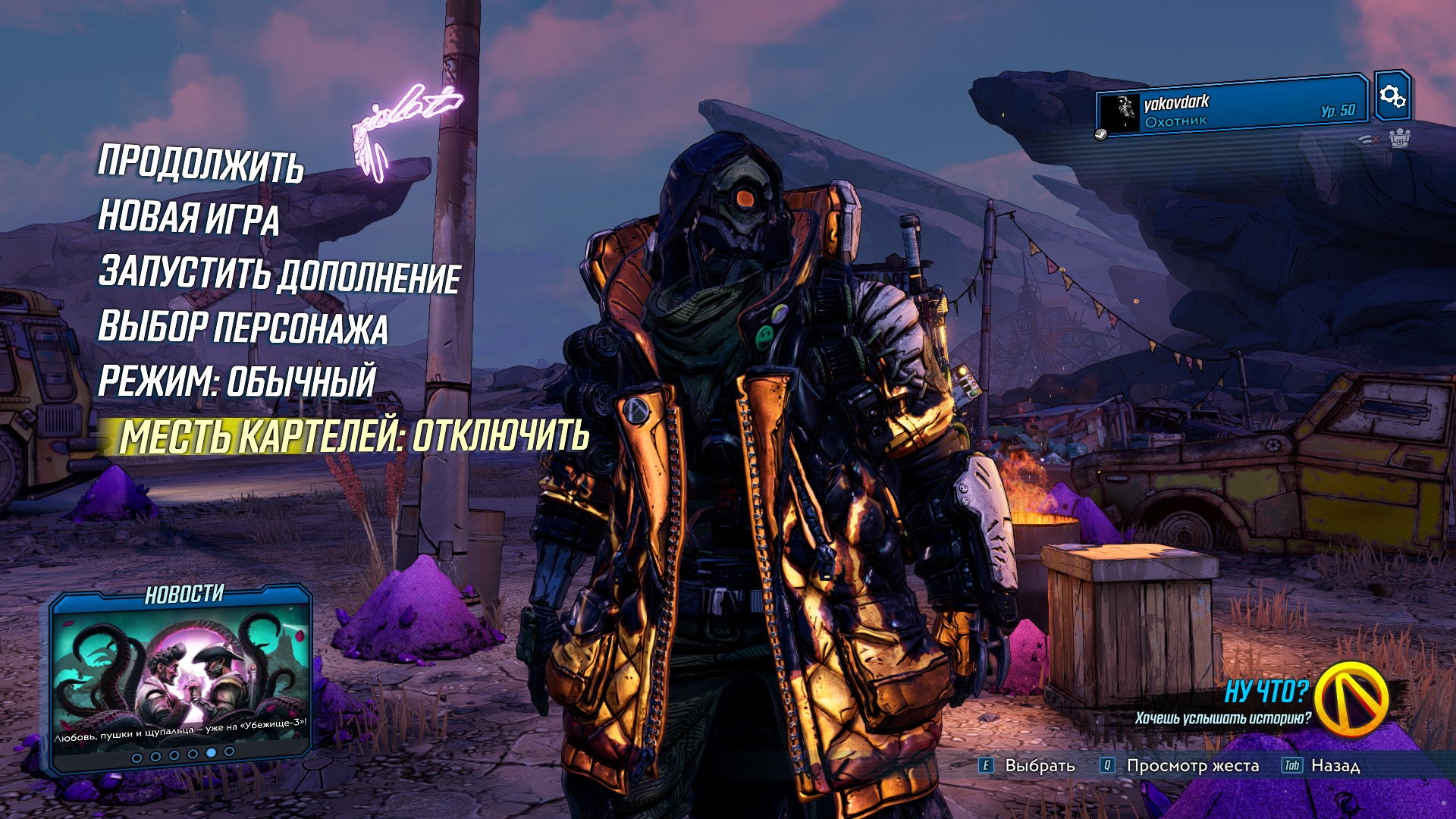Click the yellow Vault symbol НУ ЧТО? badge

coord(1351,698)
